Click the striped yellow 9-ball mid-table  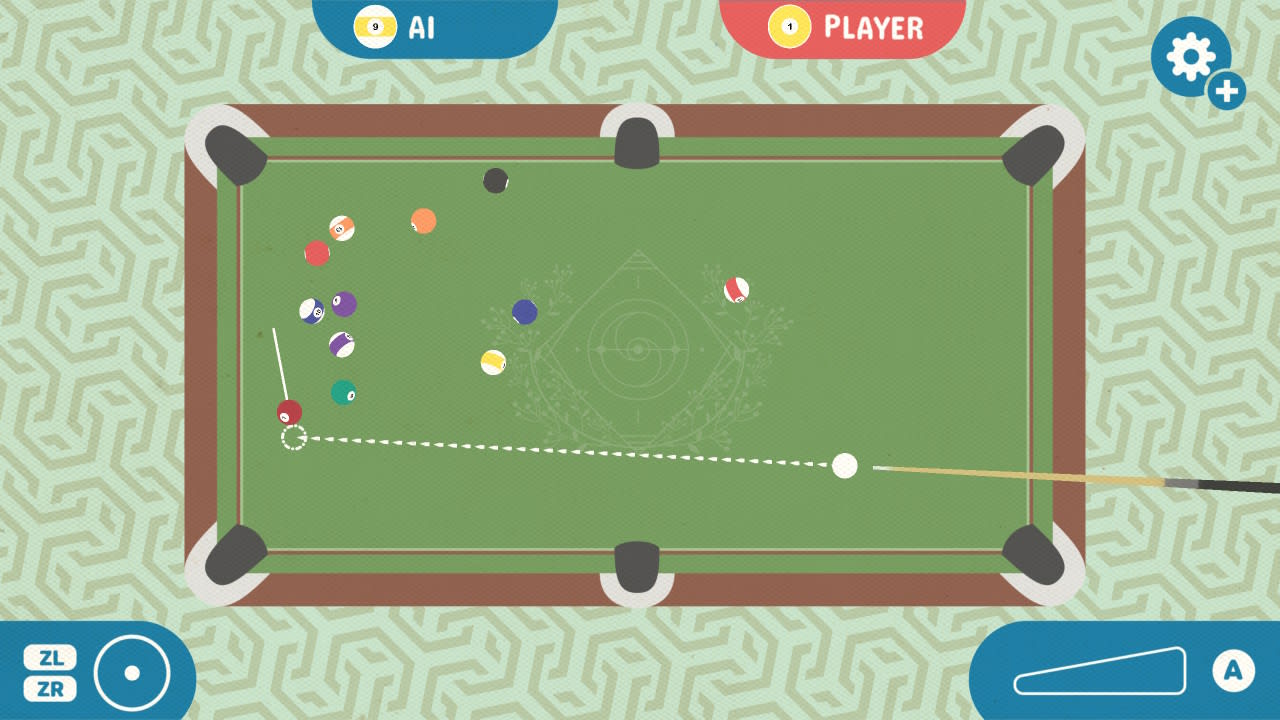[x=491, y=363]
